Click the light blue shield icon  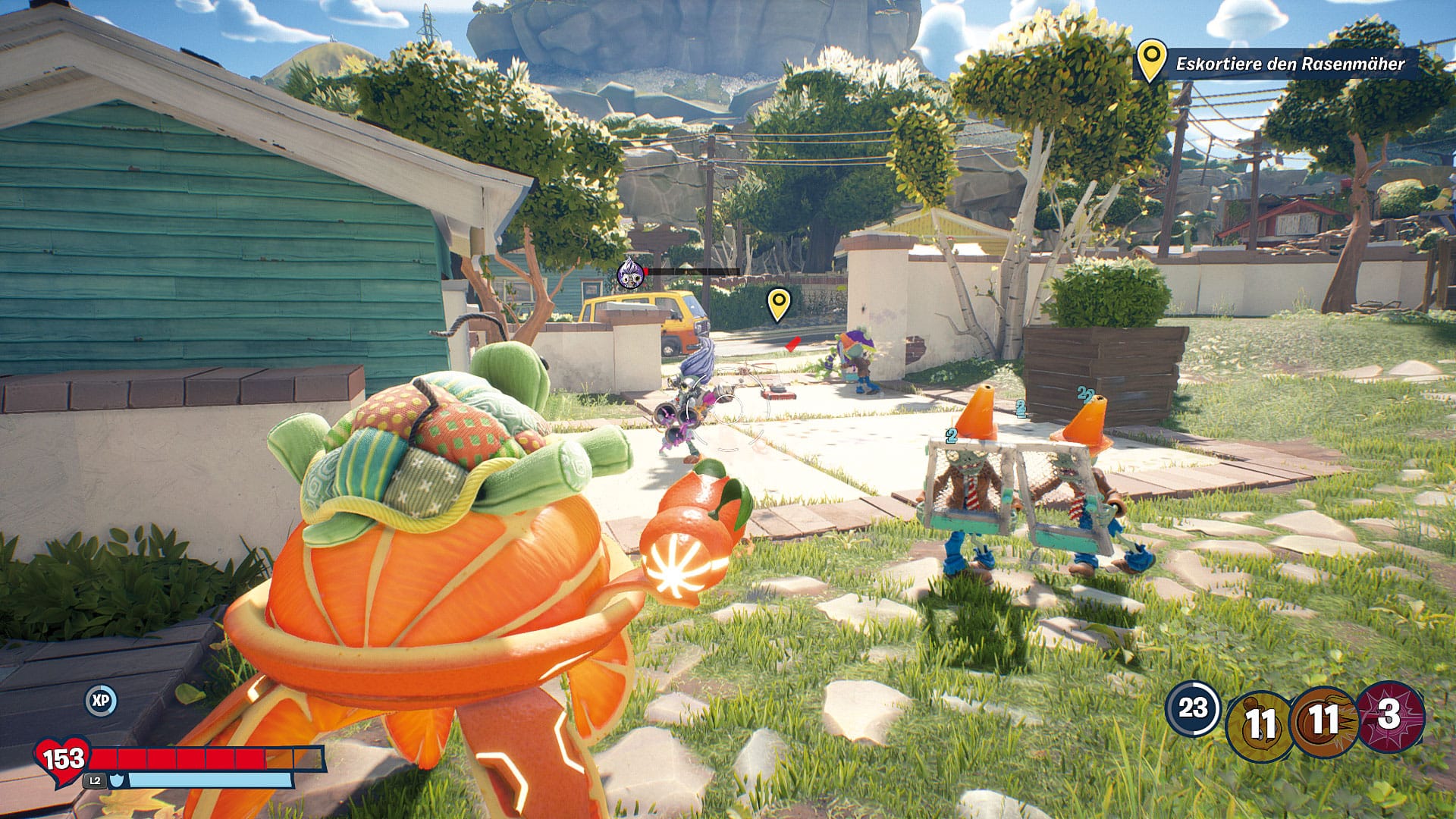[117, 779]
